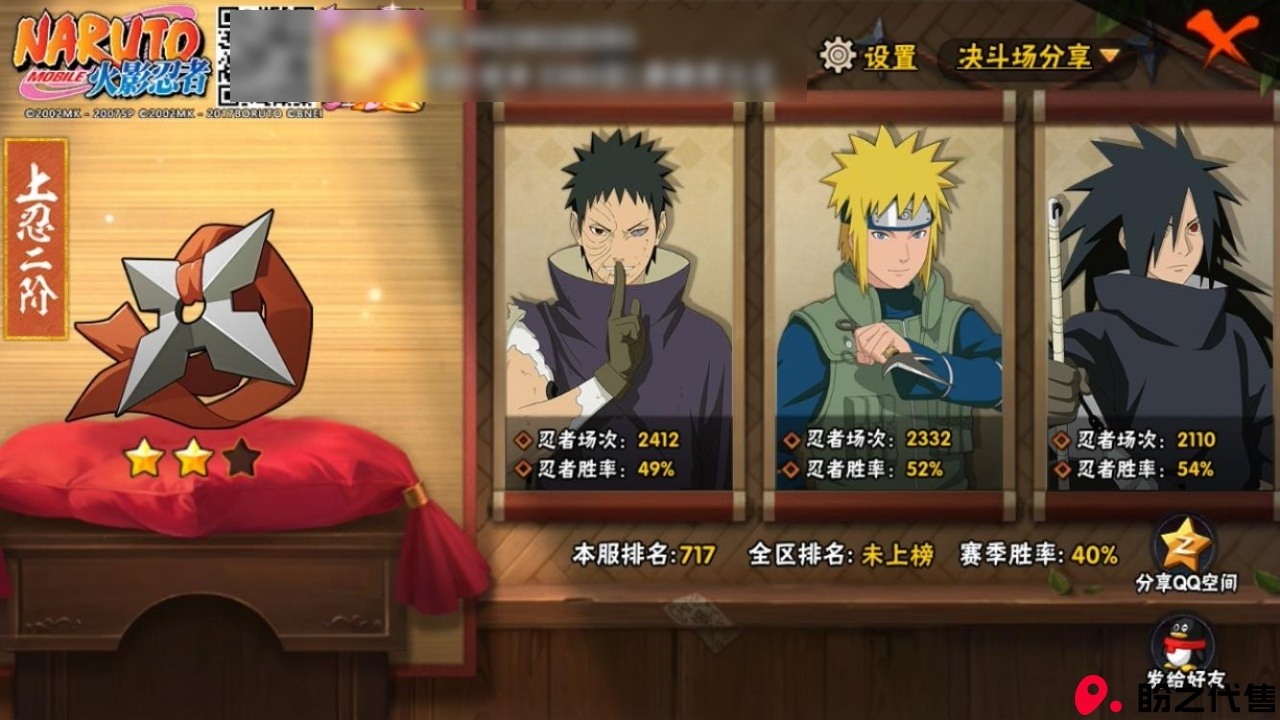Open the 设置 settings menu
The height and width of the screenshot is (720, 1280).
click(x=868, y=56)
